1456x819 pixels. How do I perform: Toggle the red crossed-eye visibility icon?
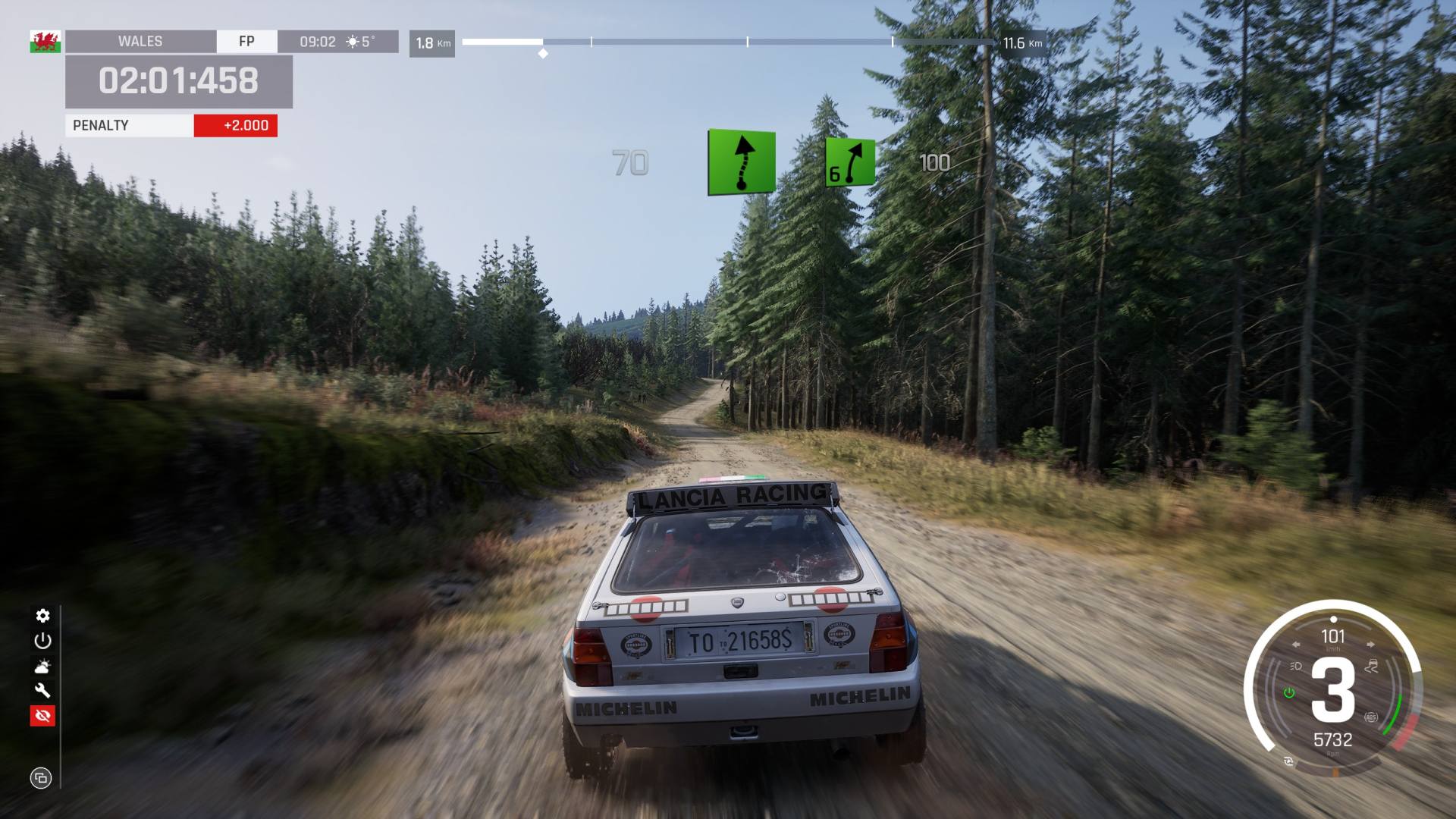tap(42, 716)
